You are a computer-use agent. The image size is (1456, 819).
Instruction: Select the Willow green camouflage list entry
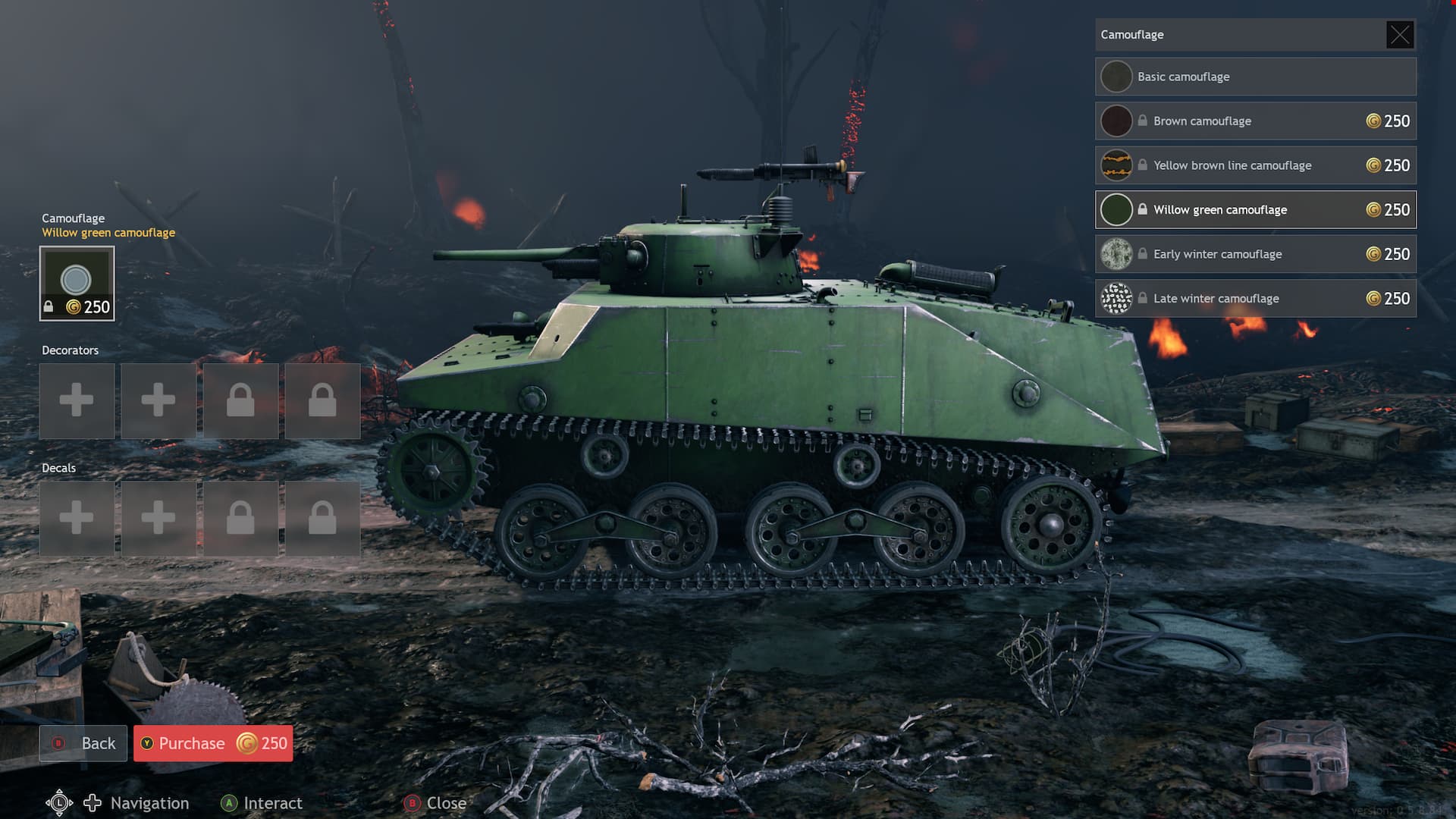coord(1255,209)
